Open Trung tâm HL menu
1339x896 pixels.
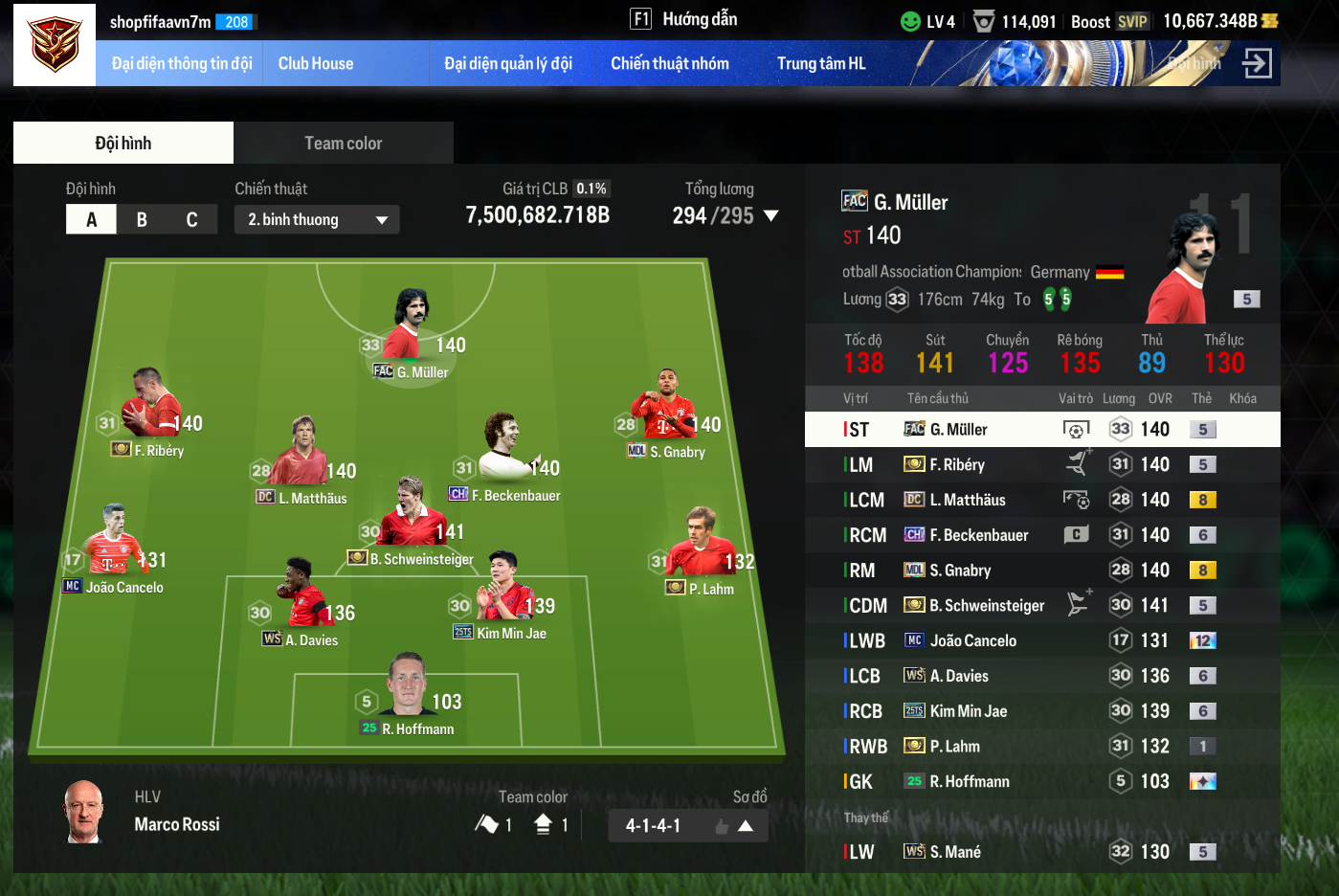[x=821, y=63]
